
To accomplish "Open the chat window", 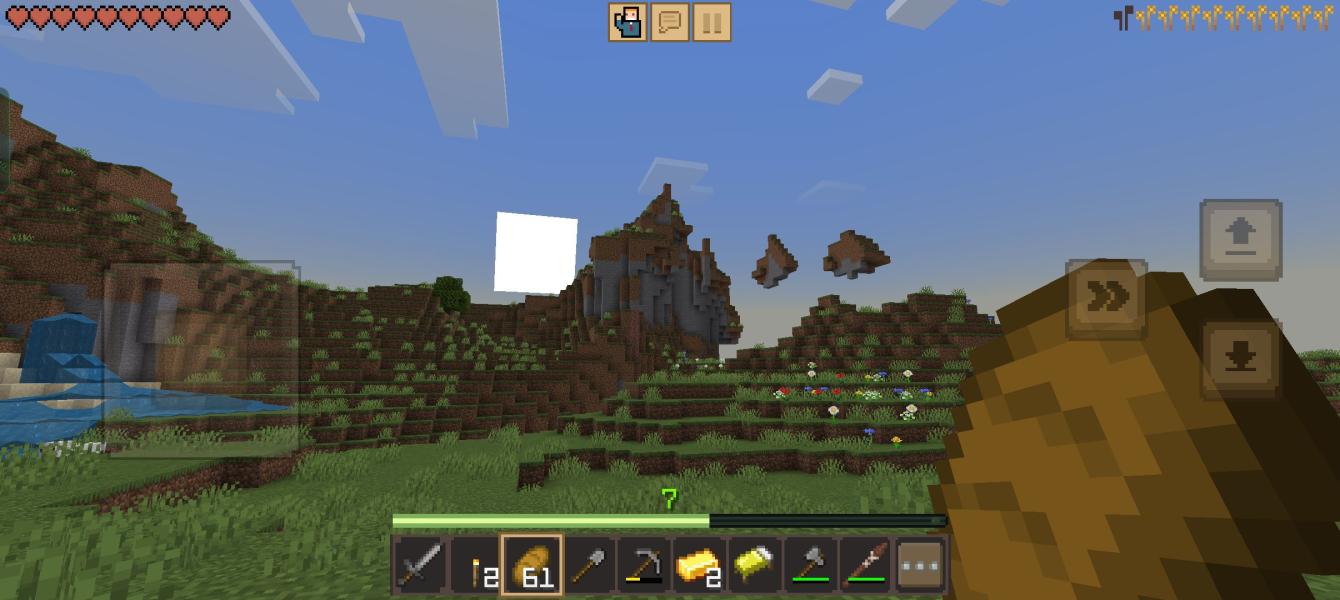I will (669, 22).
